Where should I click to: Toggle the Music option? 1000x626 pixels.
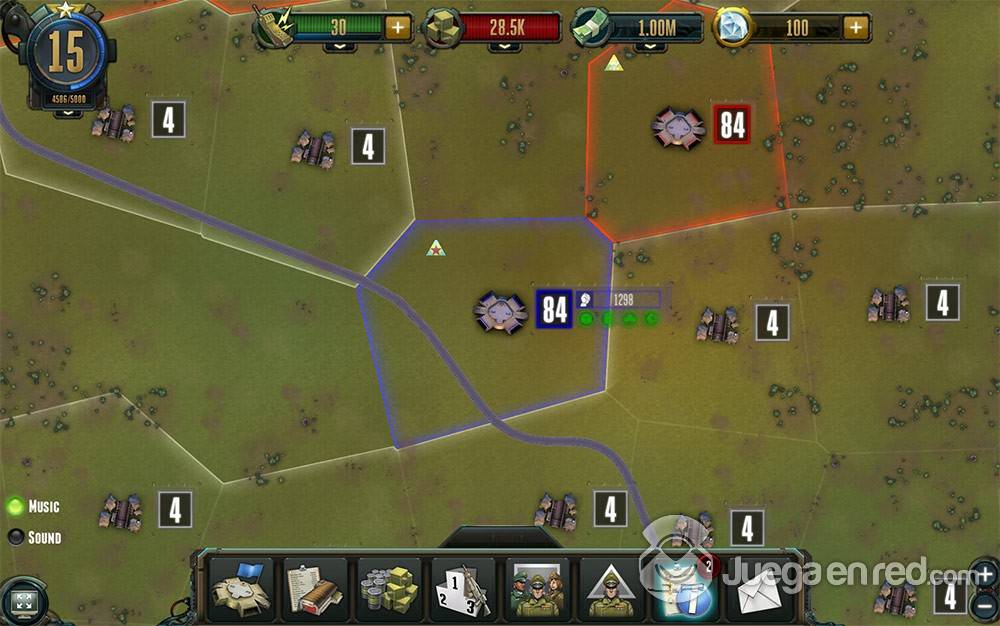(x=16, y=507)
